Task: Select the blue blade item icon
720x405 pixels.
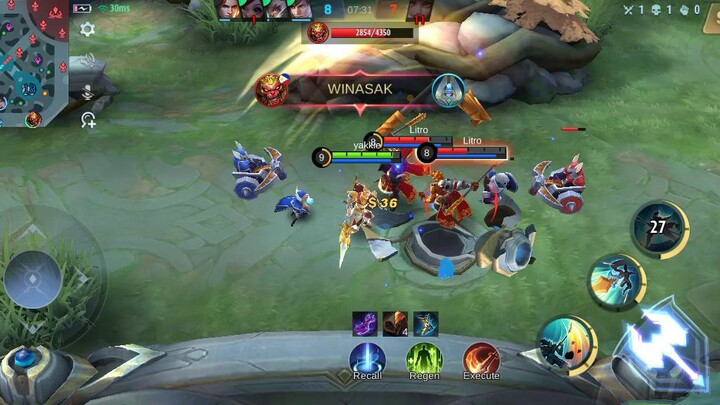Action: (x=426, y=323)
